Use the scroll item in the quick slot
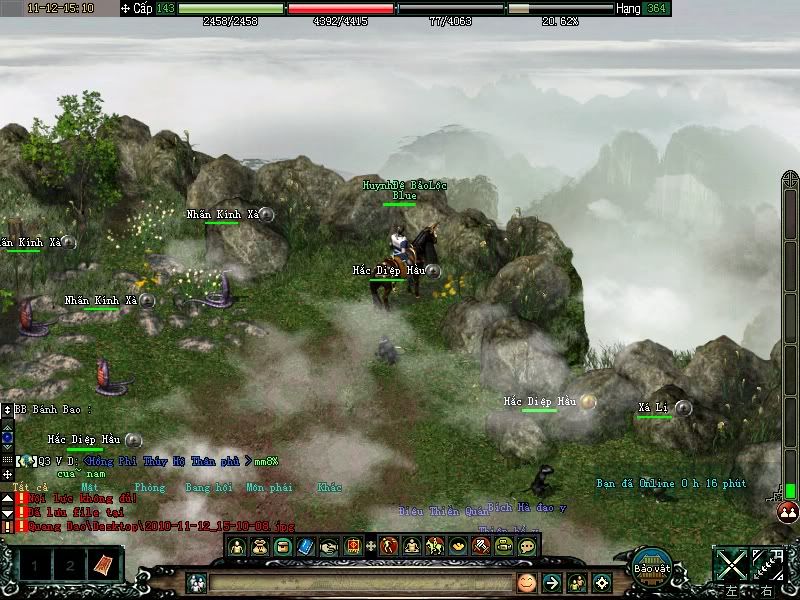 point(103,566)
